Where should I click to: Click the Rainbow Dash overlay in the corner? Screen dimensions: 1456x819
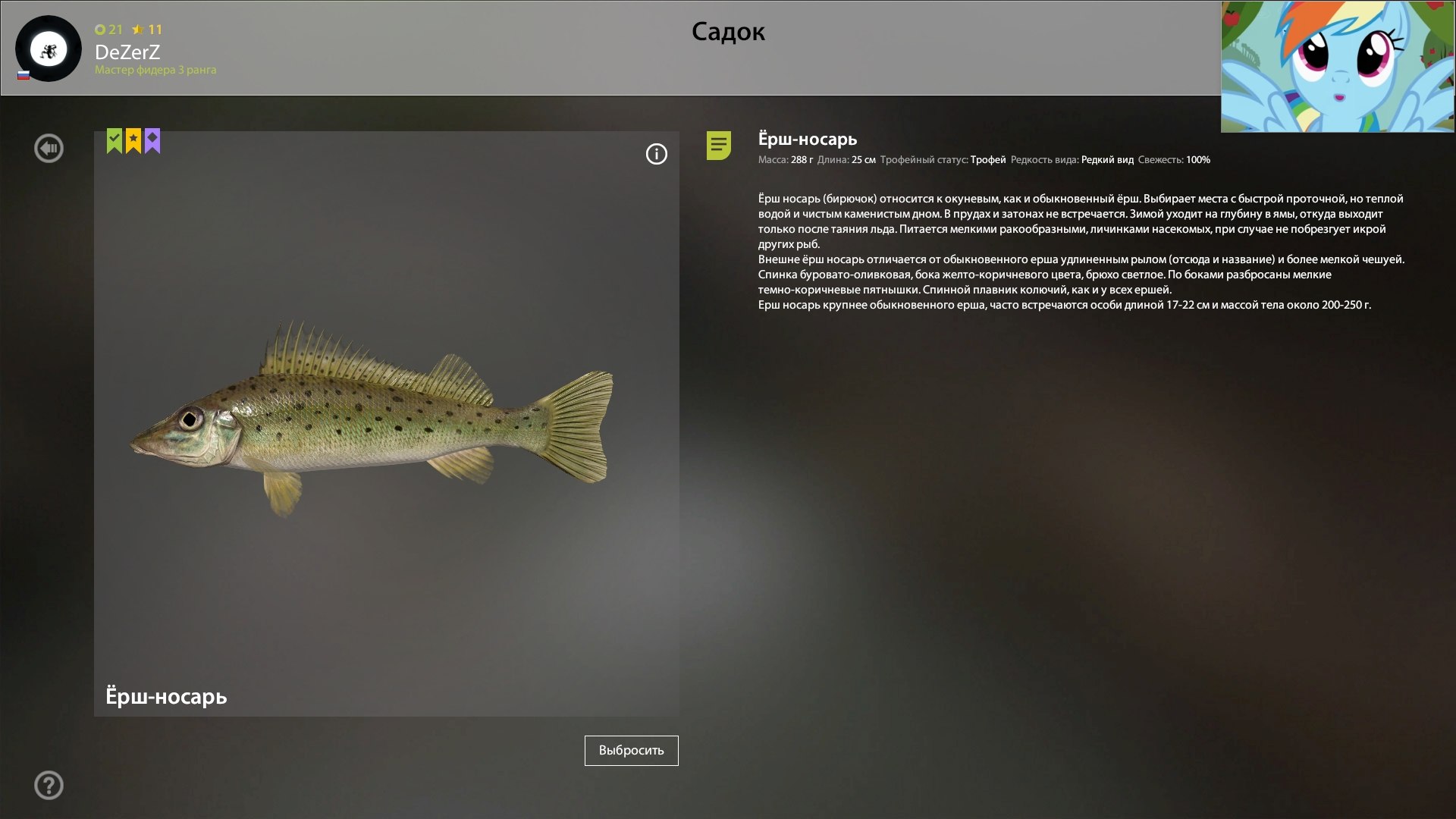point(1338,67)
